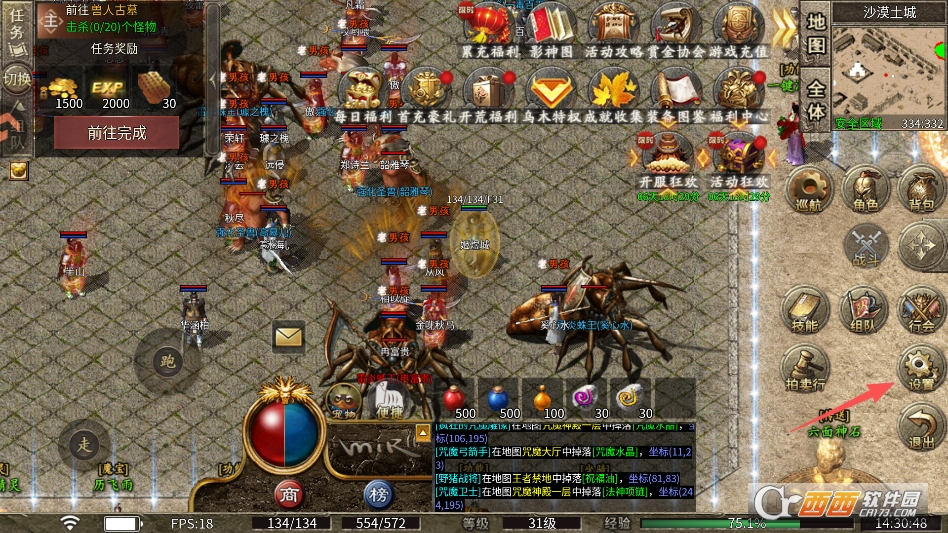Open the 技能 skills book
This screenshot has height=533, width=948.
pyautogui.click(x=806, y=311)
